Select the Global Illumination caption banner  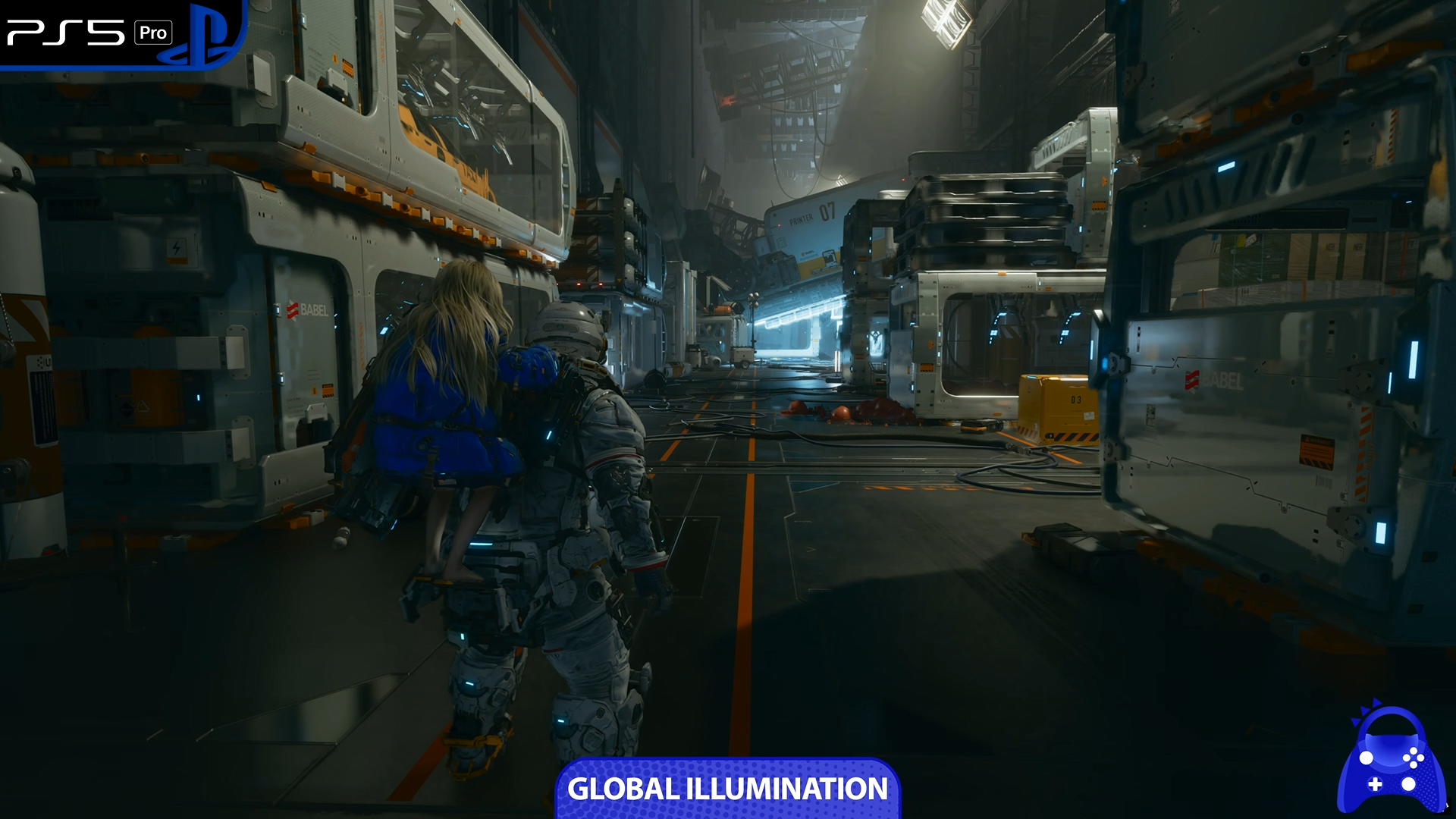click(727, 789)
